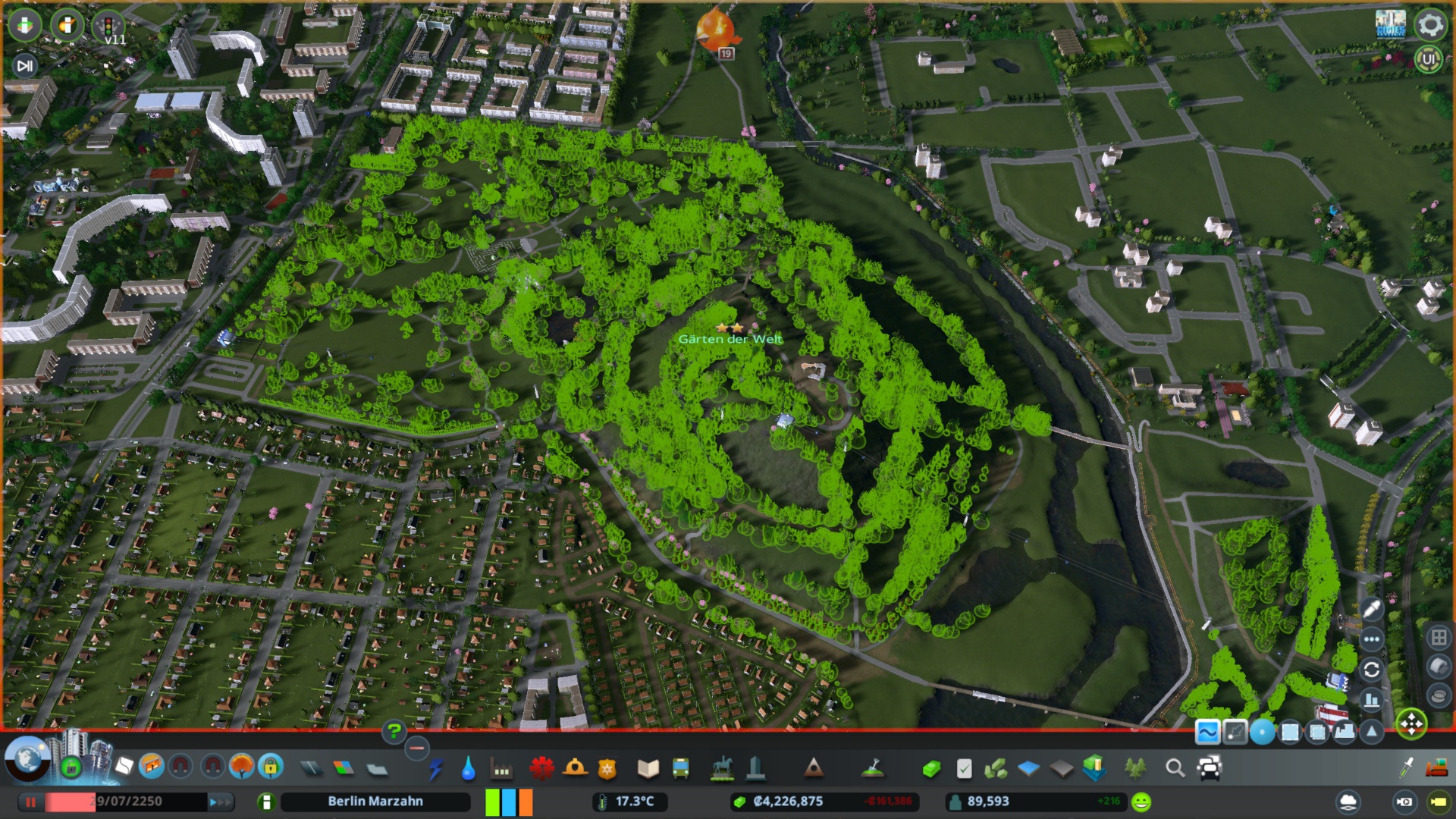This screenshot has width=1456, height=819.
Task: Pause the simulation
Action: coord(29,801)
